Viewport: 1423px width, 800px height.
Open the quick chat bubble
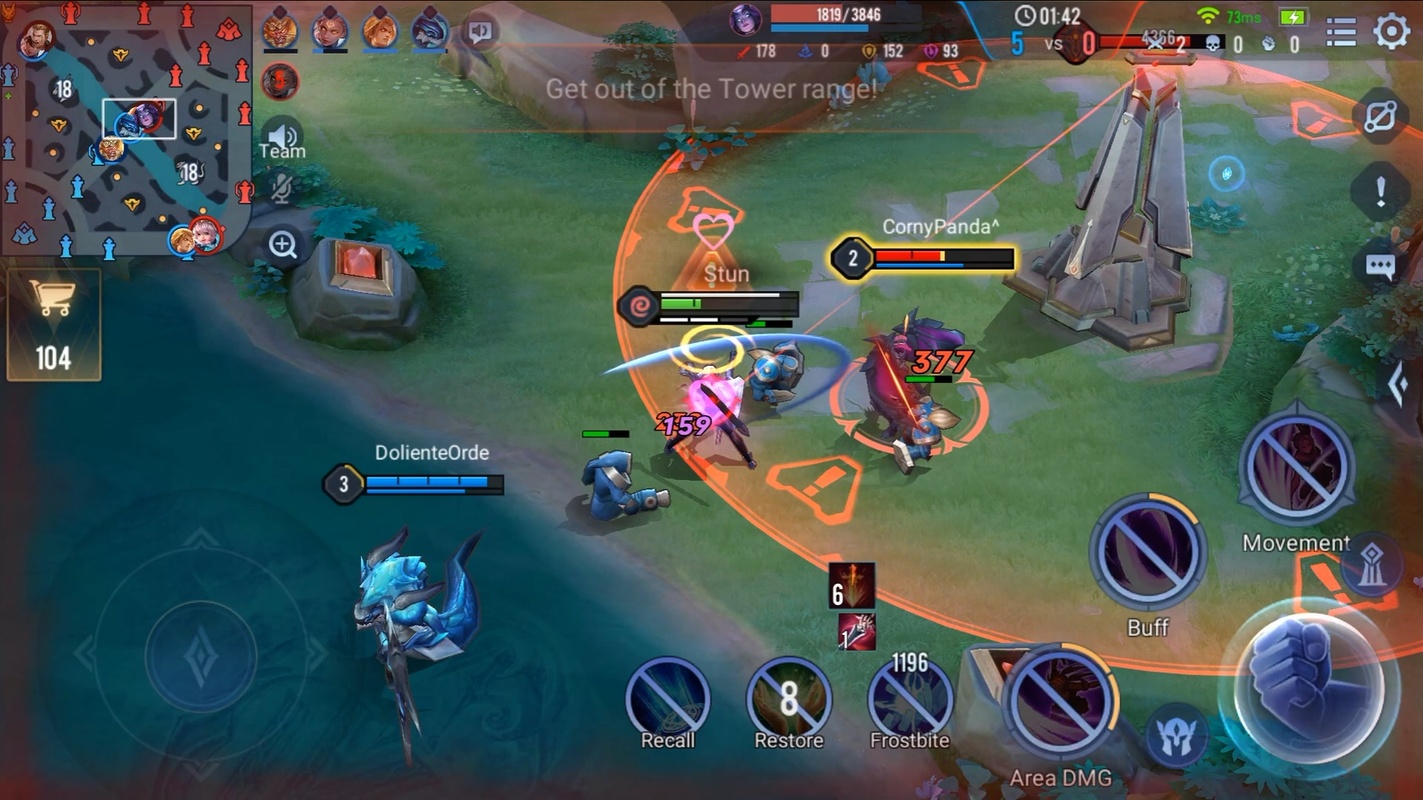pos(1380,267)
